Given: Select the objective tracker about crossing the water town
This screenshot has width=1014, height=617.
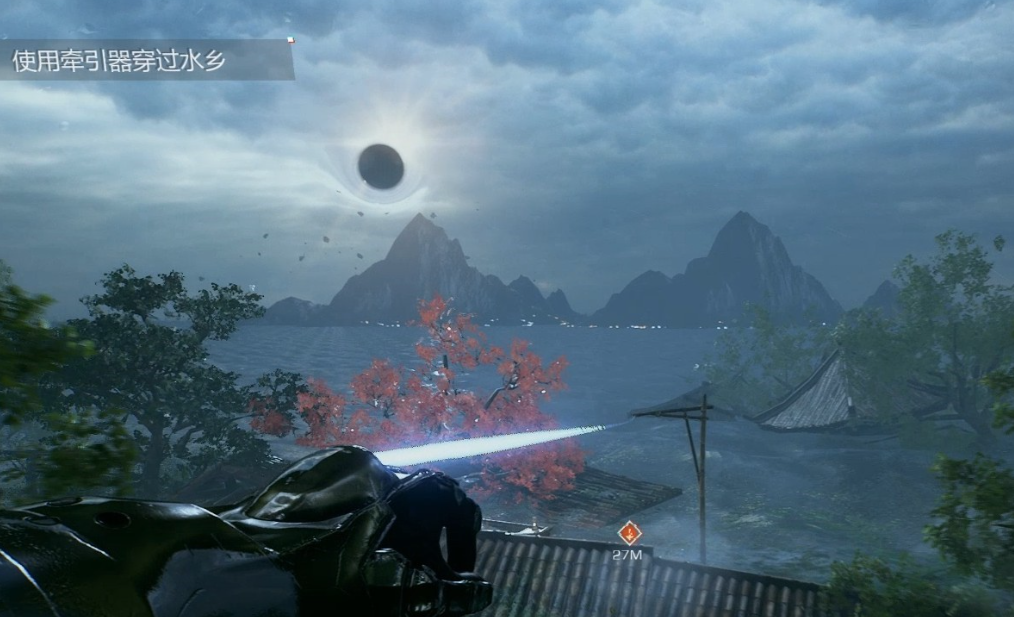Looking at the screenshot, I should 146,60.
